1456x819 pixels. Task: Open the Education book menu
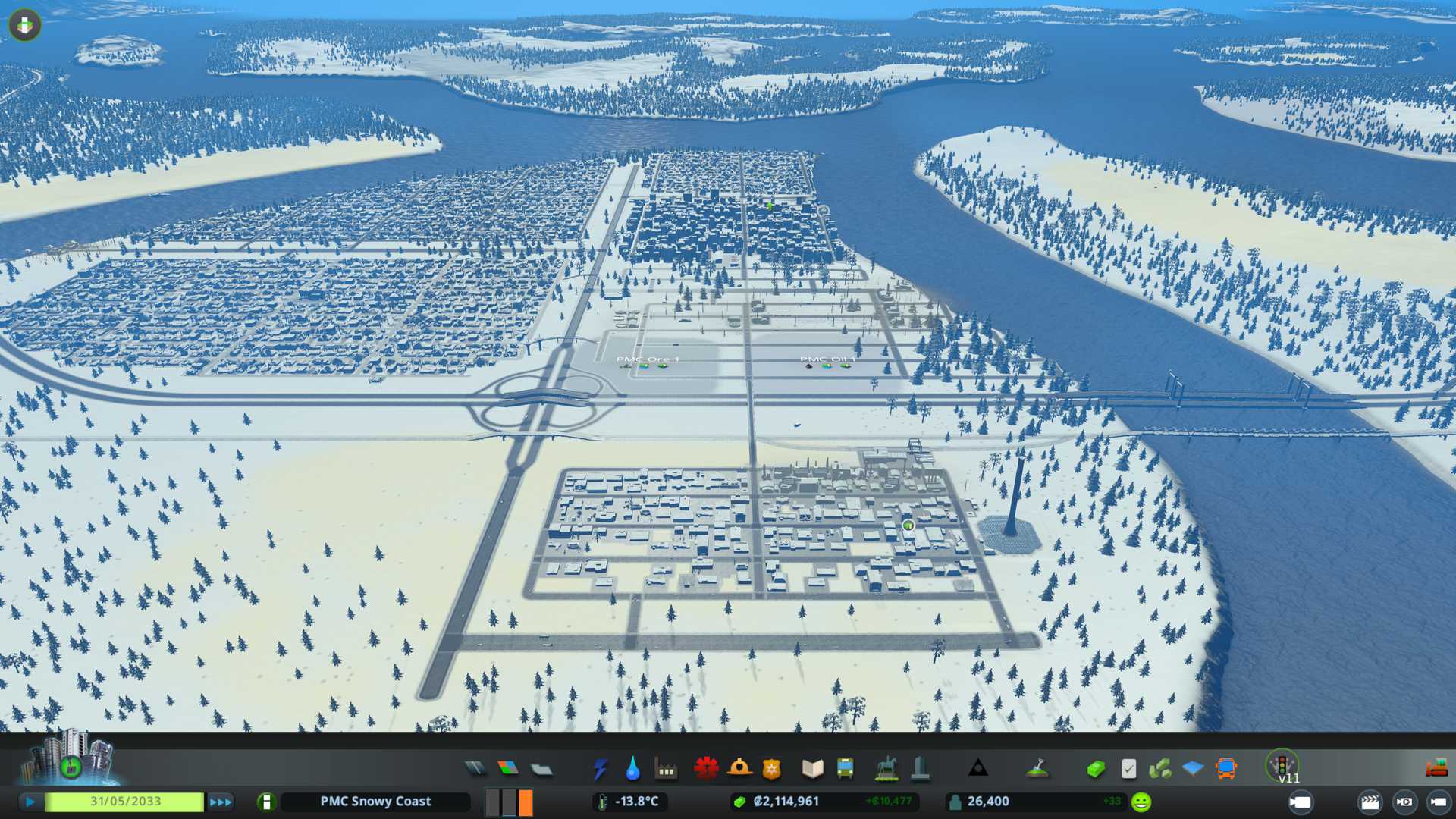click(812, 769)
